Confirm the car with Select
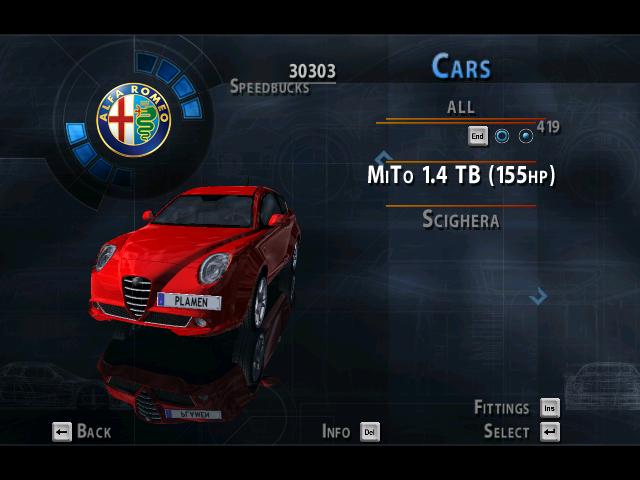The height and width of the screenshot is (480, 640). click(x=520, y=432)
